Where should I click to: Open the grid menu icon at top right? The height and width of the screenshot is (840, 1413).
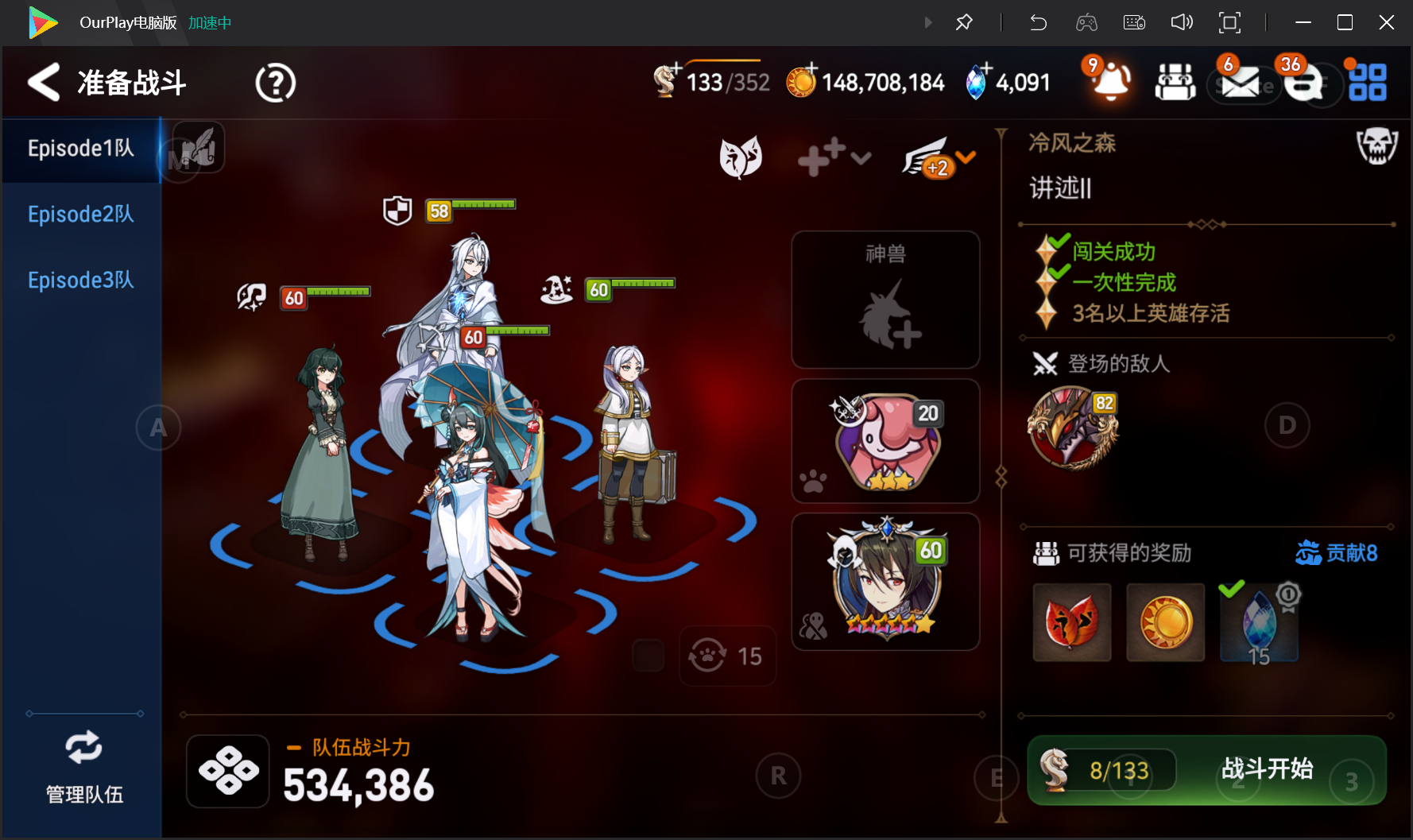click(x=1368, y=83)
